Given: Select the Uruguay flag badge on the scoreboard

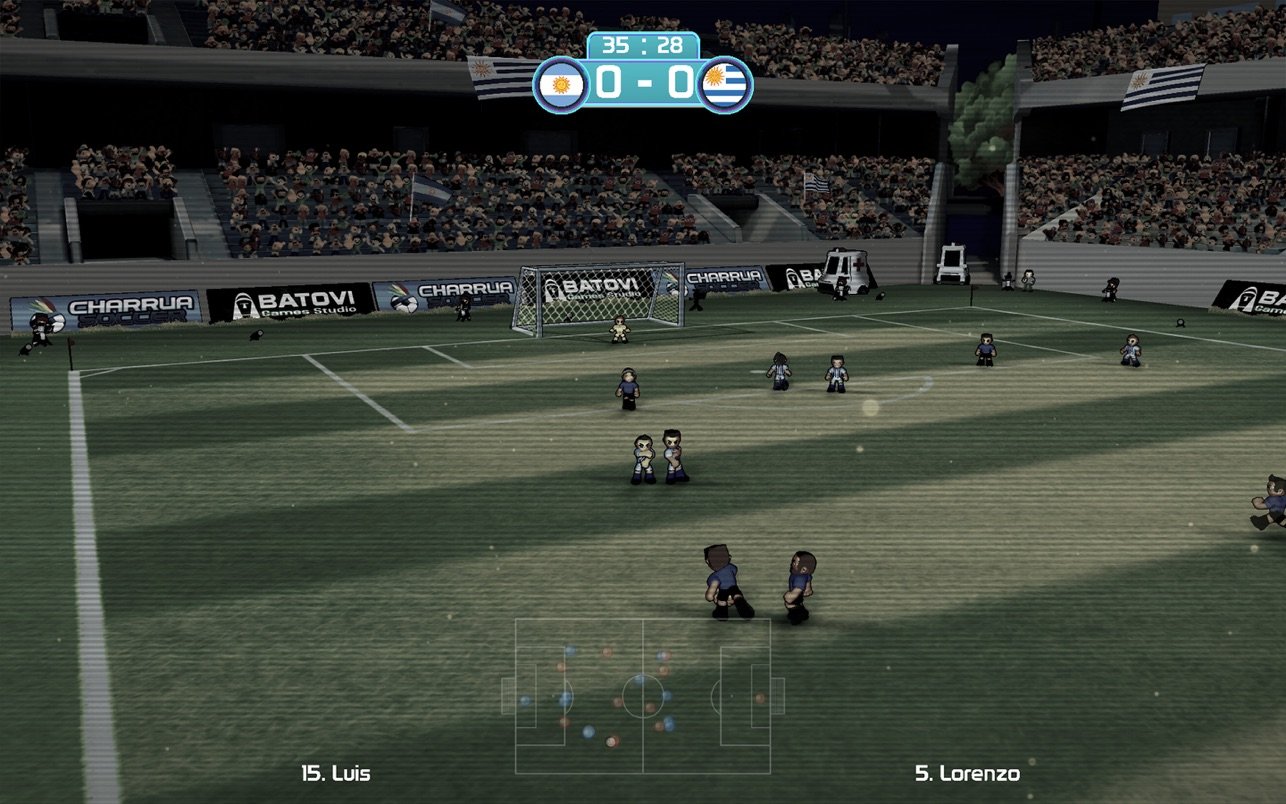Looking at the screenshot, I should (726, 85).
